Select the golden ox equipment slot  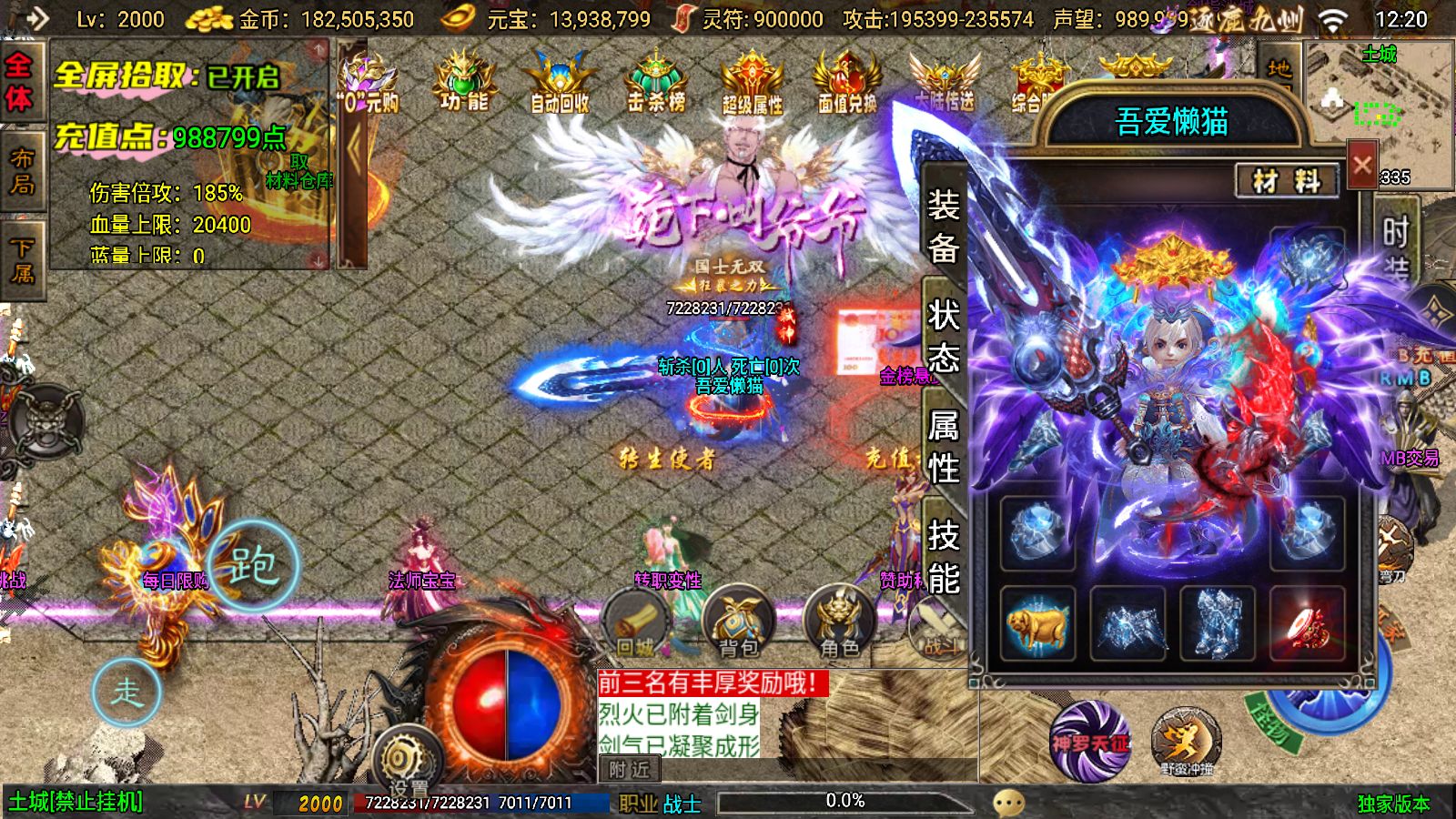[x=1037, y=624]
